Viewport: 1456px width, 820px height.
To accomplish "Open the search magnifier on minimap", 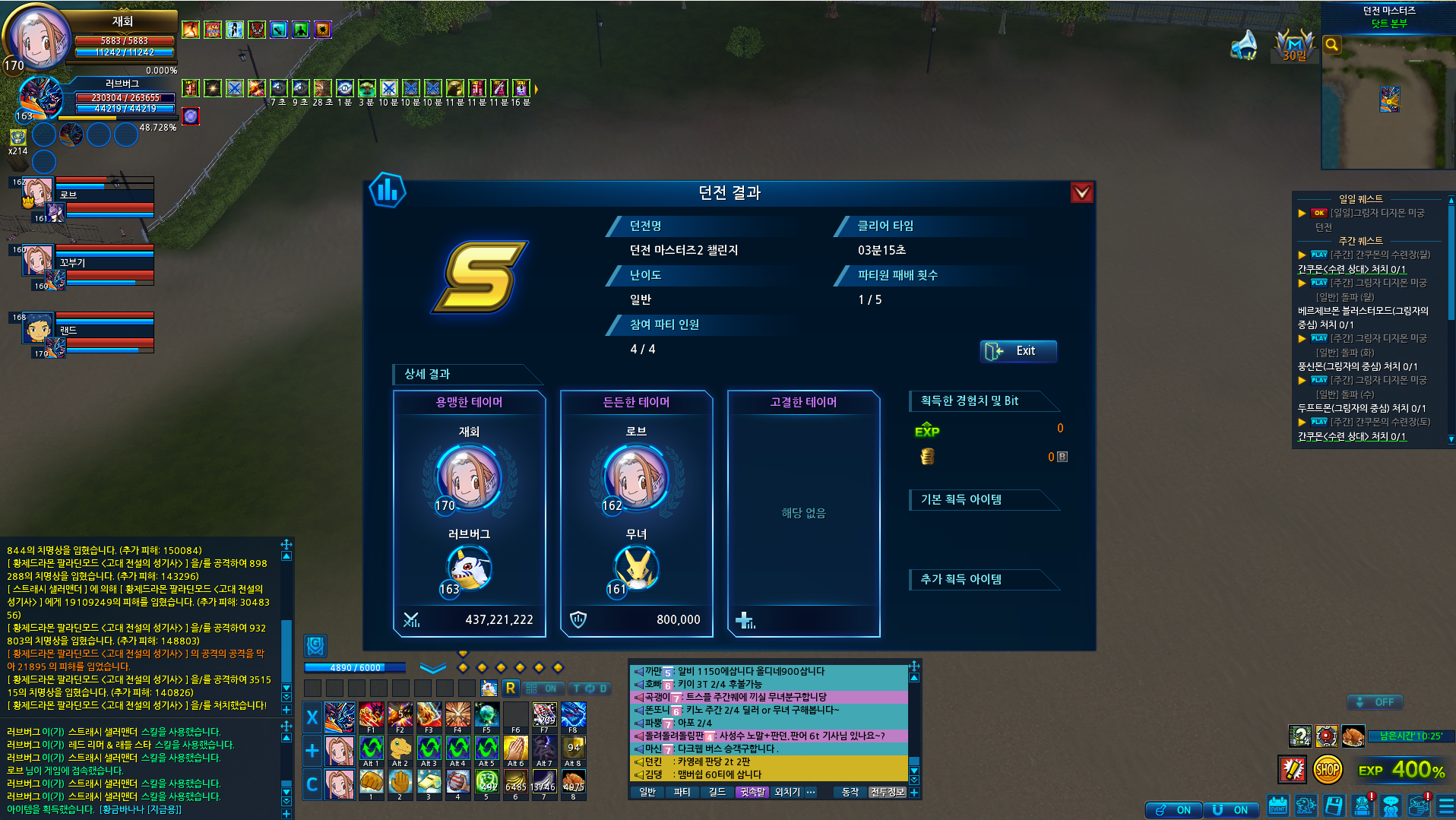I will pyautogui.click(x=1331, y=45).
